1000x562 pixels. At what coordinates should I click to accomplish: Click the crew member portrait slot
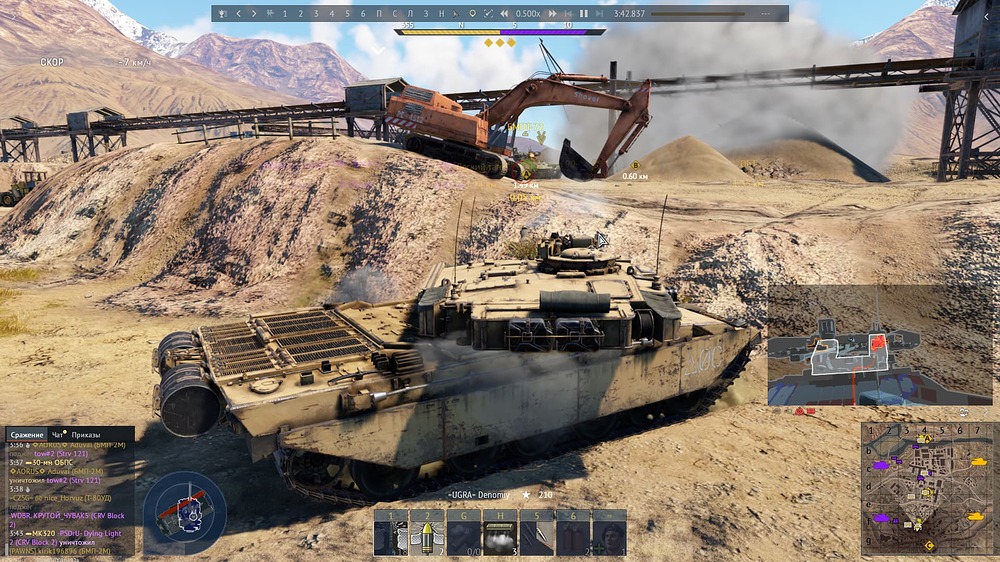[609, 534]
